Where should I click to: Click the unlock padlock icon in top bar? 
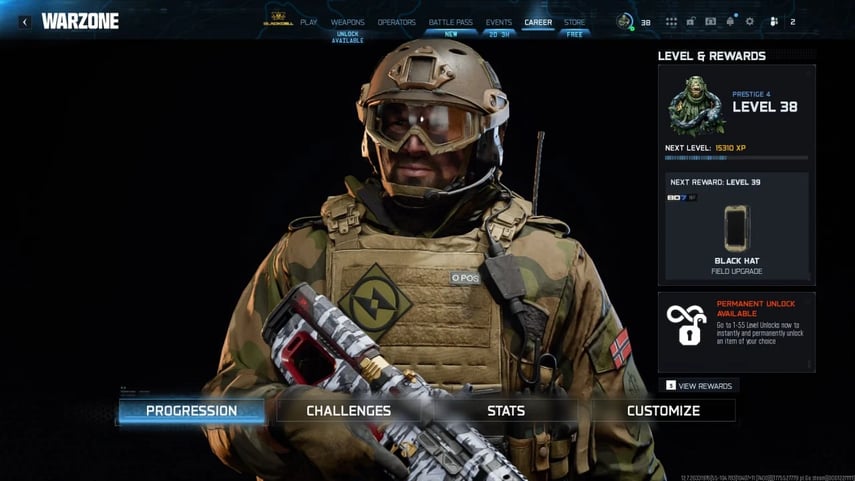pyautogui.click(x=691, y=21)
